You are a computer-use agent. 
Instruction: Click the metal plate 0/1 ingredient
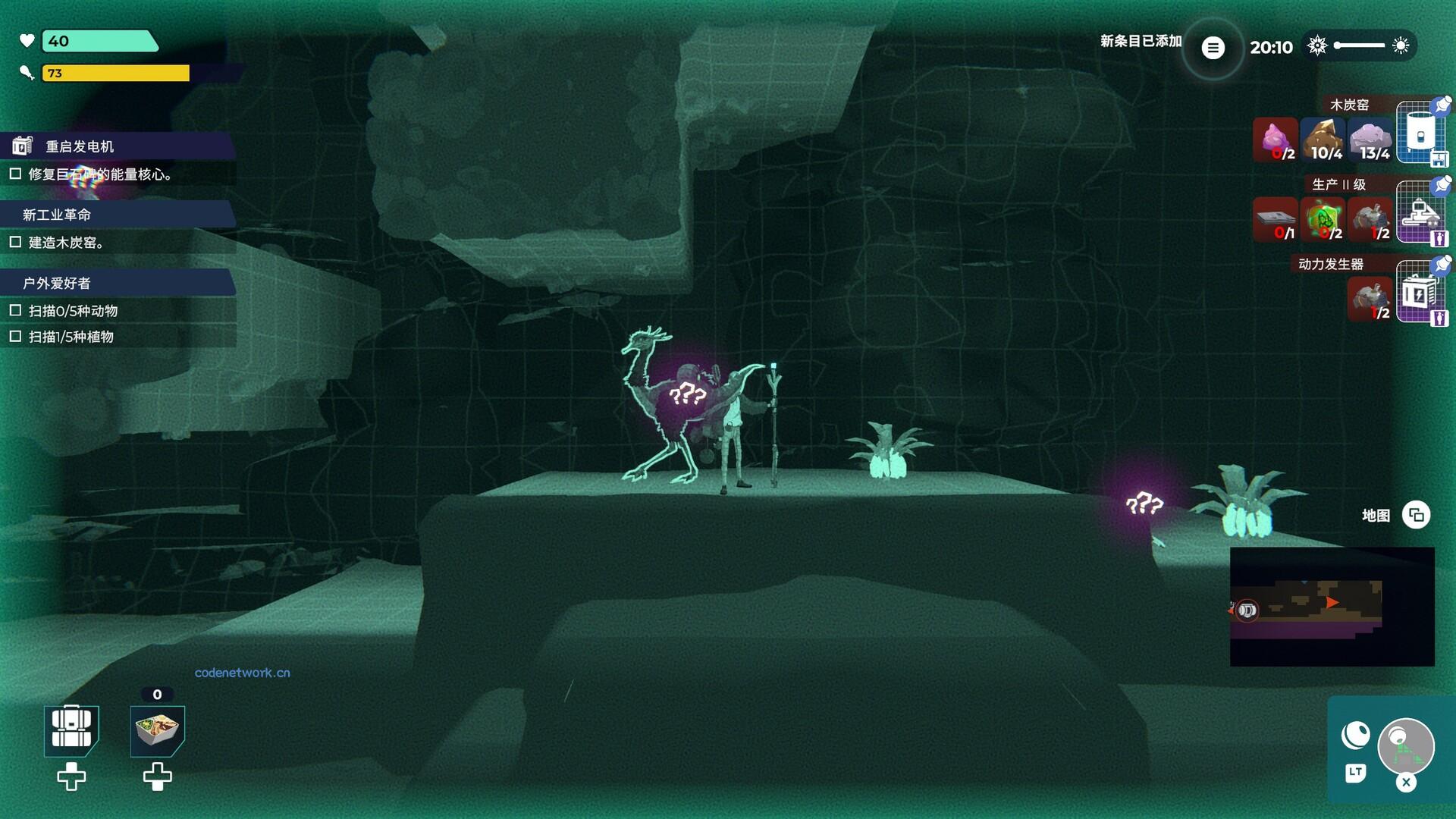(1275, 220)
